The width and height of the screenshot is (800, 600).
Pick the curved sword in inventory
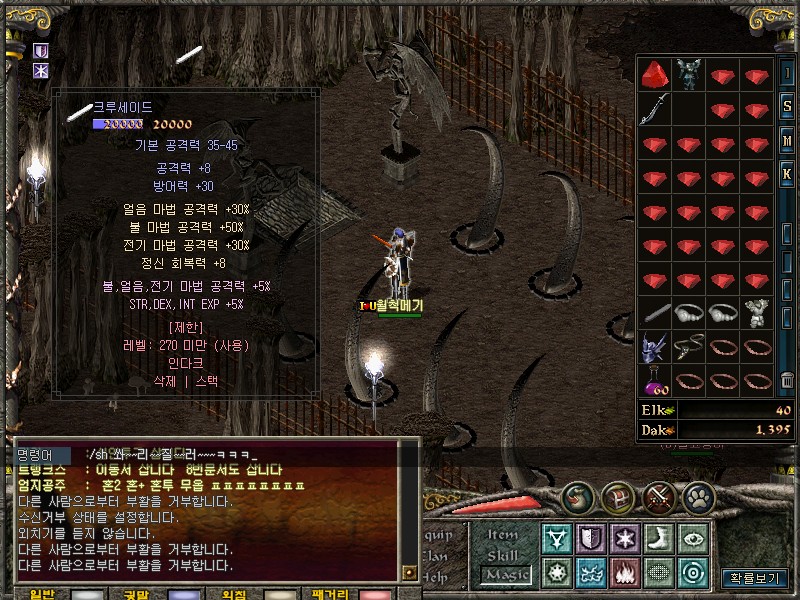(x=655, y=109)
